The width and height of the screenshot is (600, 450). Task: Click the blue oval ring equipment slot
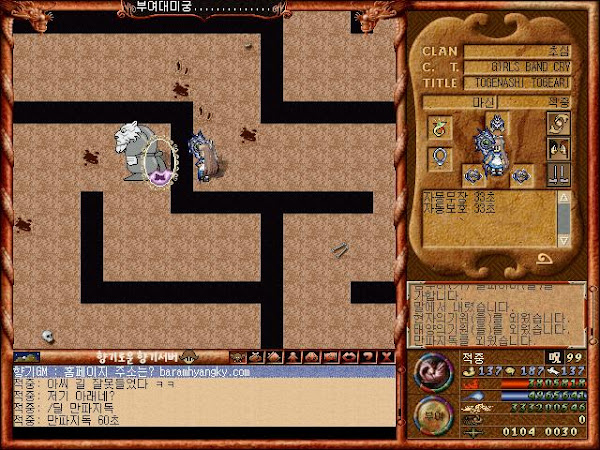click(x=439, y=157)
